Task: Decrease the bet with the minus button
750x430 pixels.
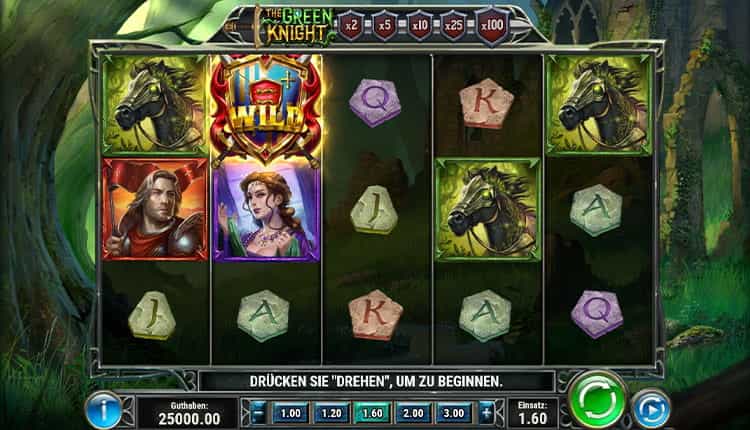Action: coord(257,411)
